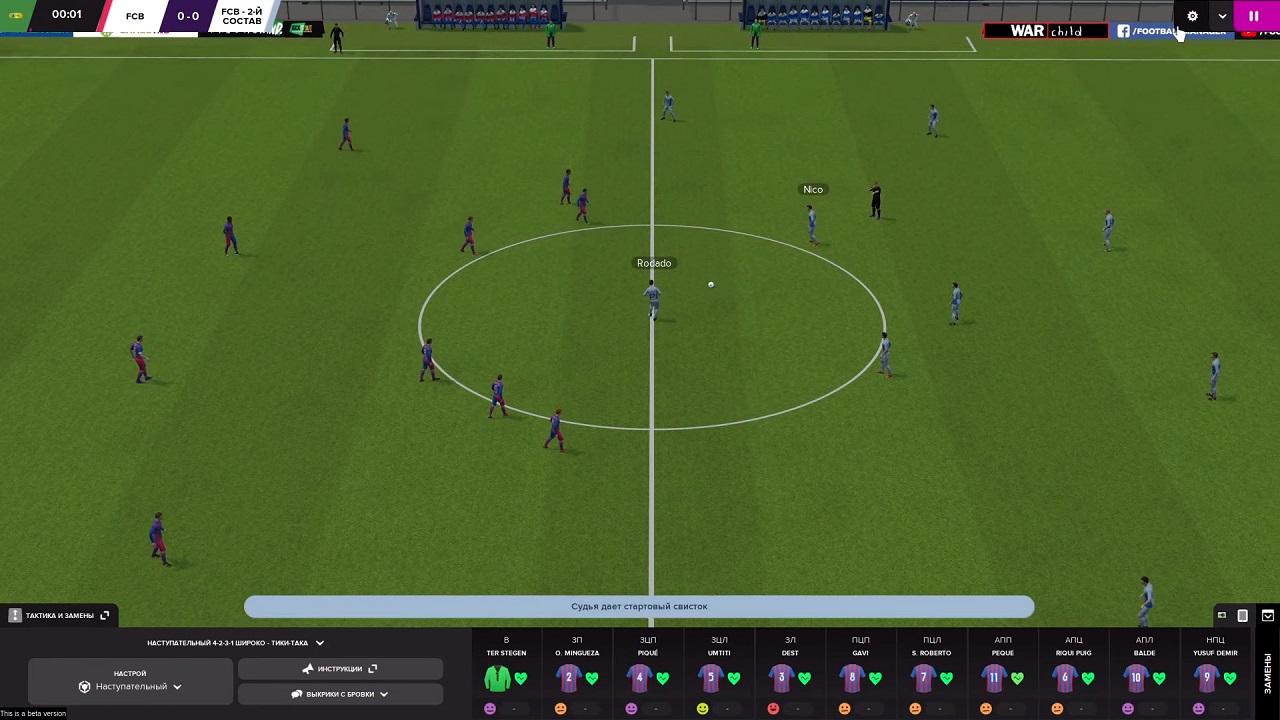Open the 4-2-3-1 Тики-Така tactic dropdown
This screenshot has width=1280, height=720.
(235, 643)
